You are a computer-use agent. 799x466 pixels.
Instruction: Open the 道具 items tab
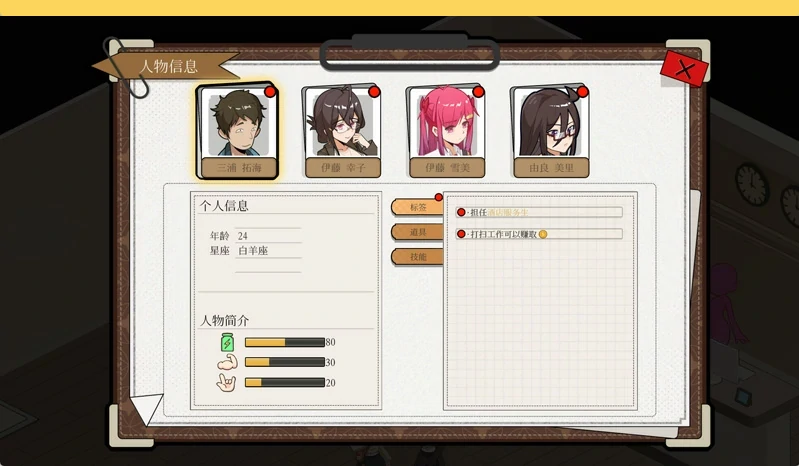tap(416, 232)
